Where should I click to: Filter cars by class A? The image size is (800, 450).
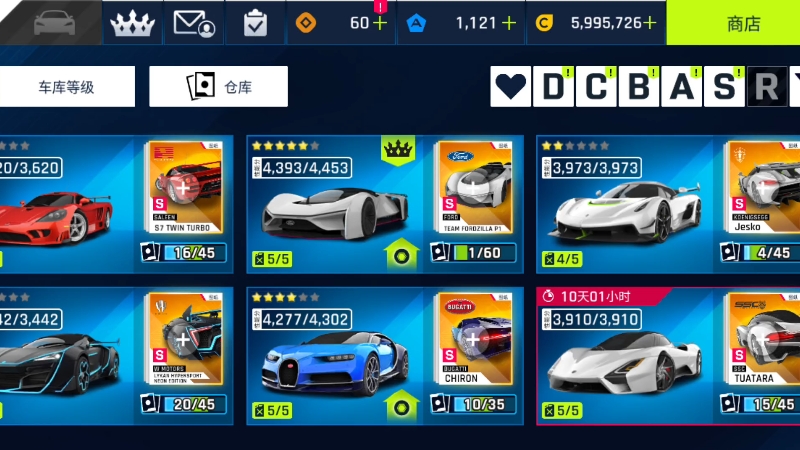(x=681, y=88)
